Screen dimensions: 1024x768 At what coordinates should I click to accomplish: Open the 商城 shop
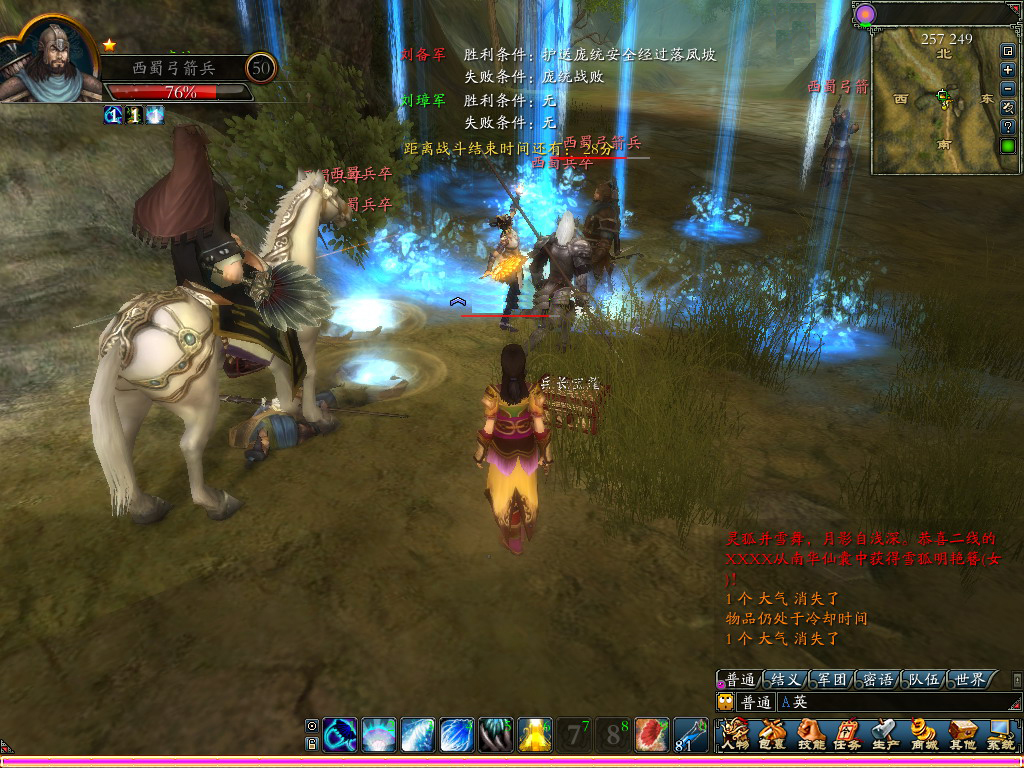[x=924, y=734]
